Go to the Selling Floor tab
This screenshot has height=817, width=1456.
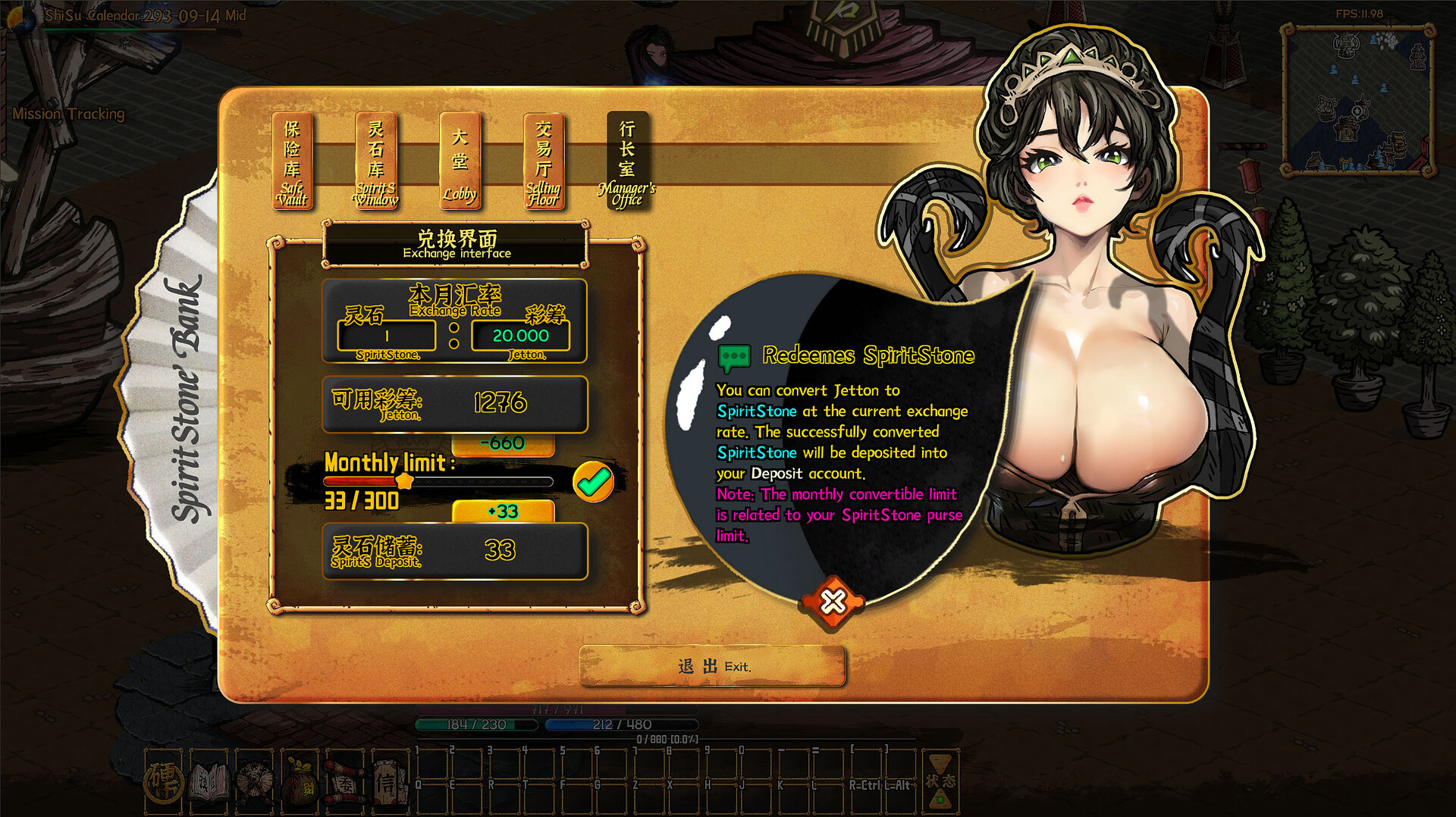pos(543,161)
